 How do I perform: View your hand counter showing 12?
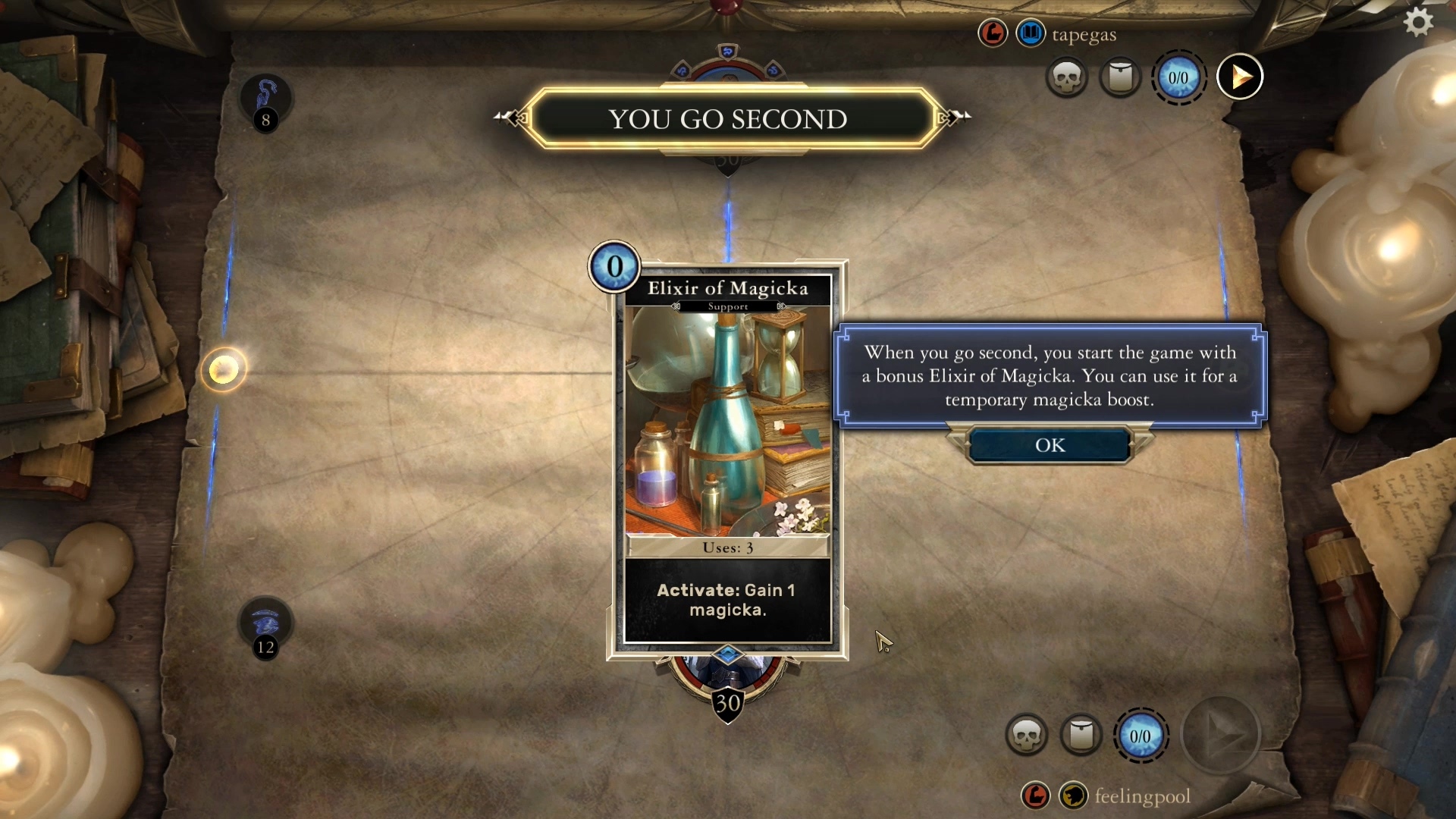[x=265, y=629]
